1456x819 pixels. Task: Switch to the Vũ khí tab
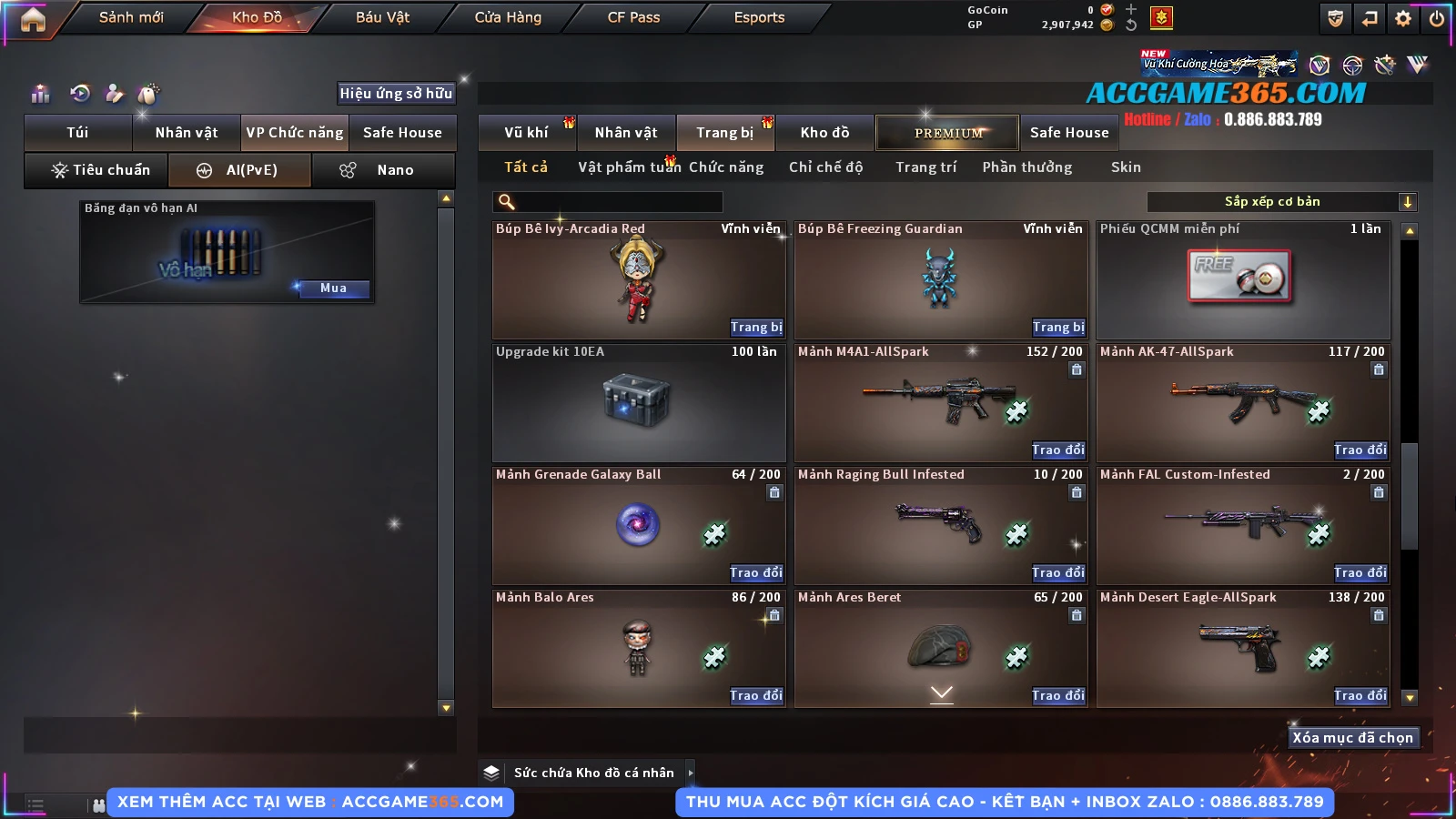coord(526,133)
